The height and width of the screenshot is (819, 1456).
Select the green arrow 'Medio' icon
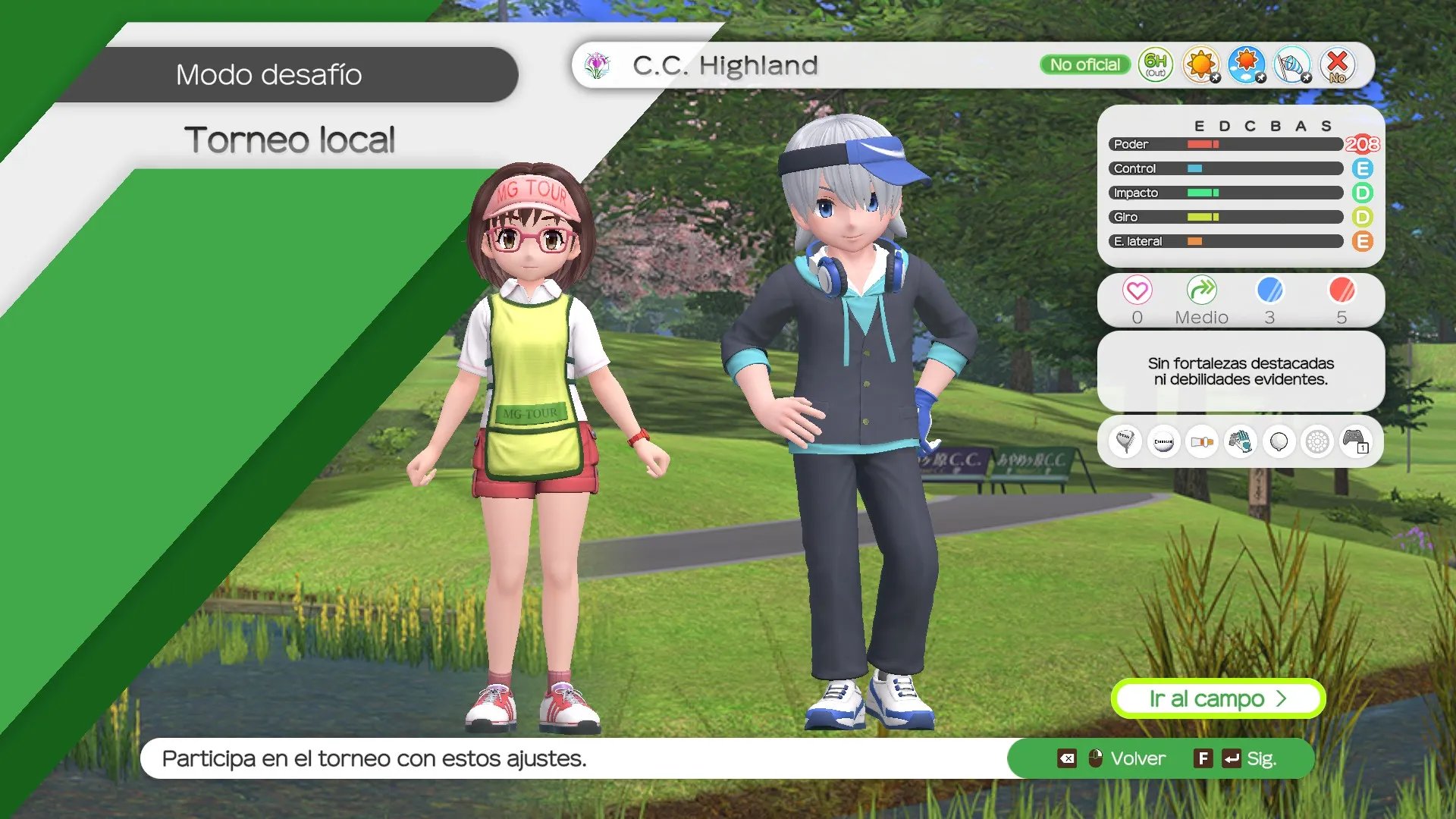(x=1201, y=290)
